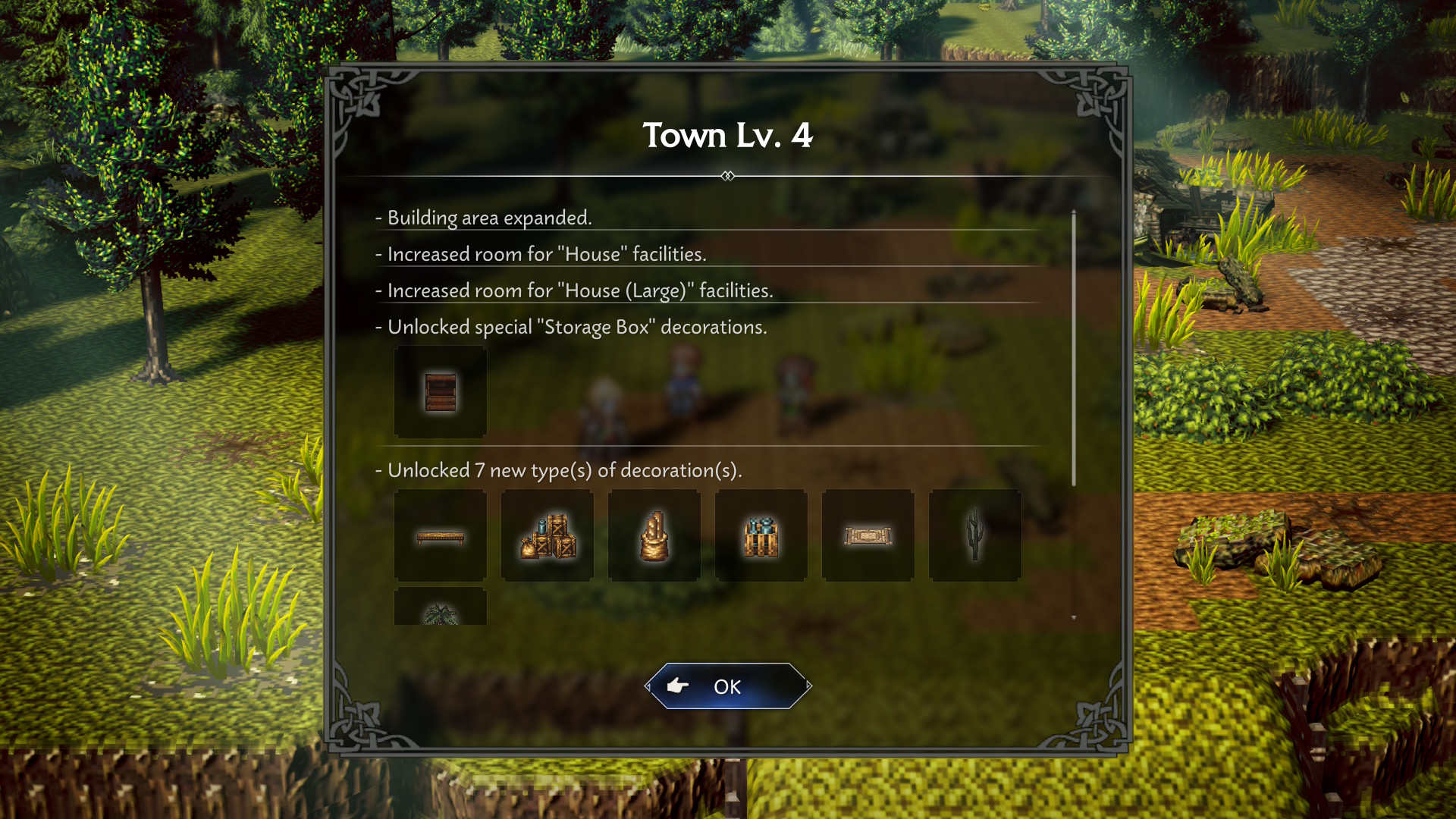
Task: Select the stacked crates decoration icon
Action: tap(548, 535)
